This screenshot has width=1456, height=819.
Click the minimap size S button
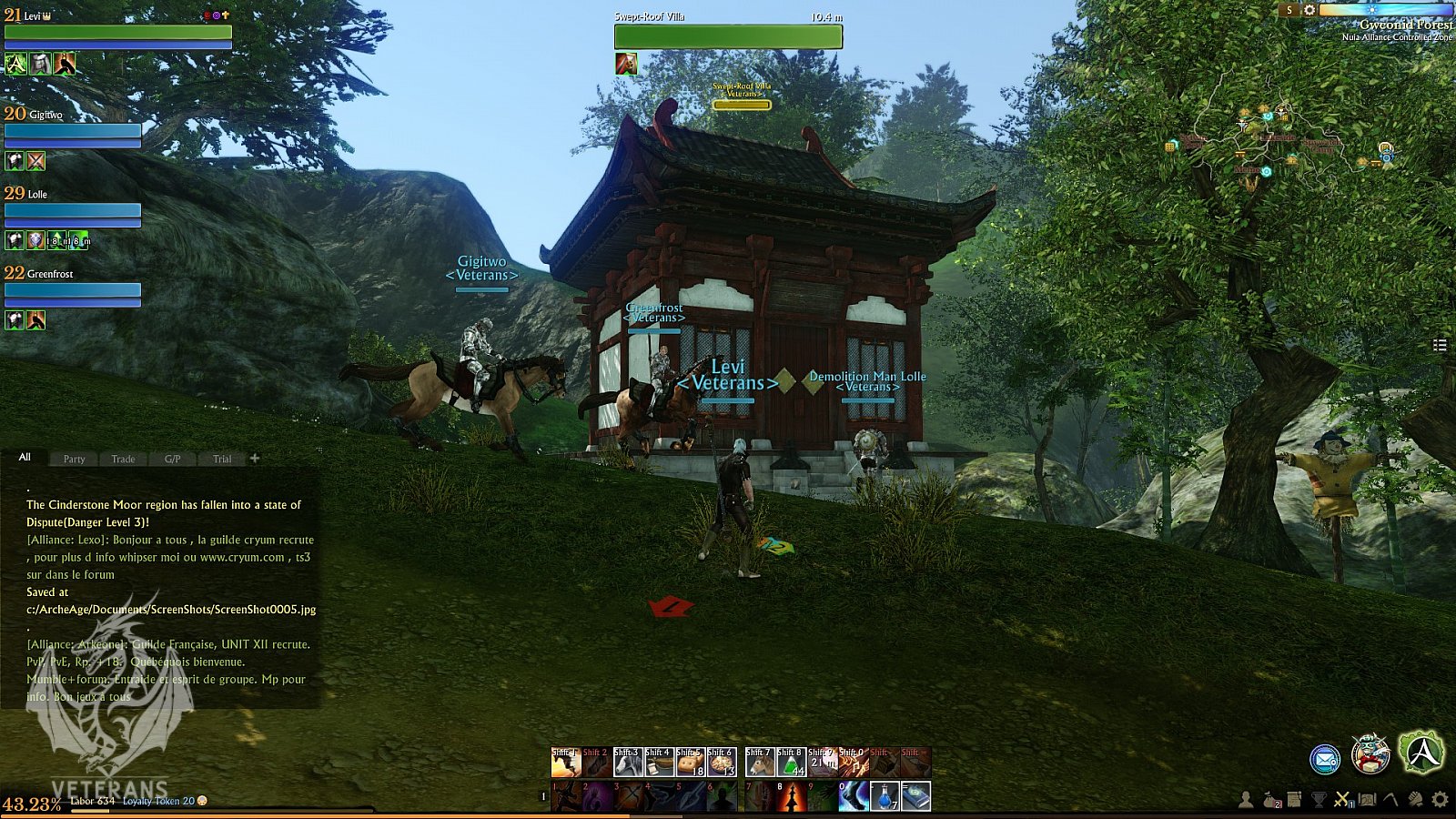click(x=1289, y=10)
